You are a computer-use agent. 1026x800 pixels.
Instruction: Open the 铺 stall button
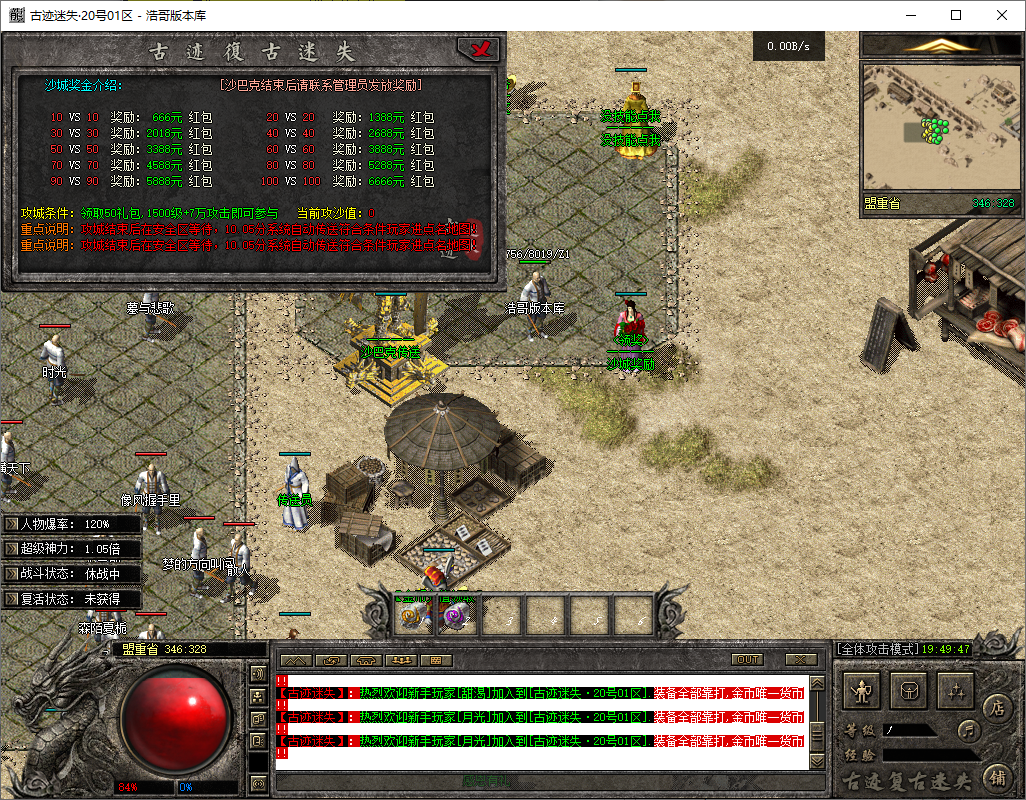tap(997, 775)
